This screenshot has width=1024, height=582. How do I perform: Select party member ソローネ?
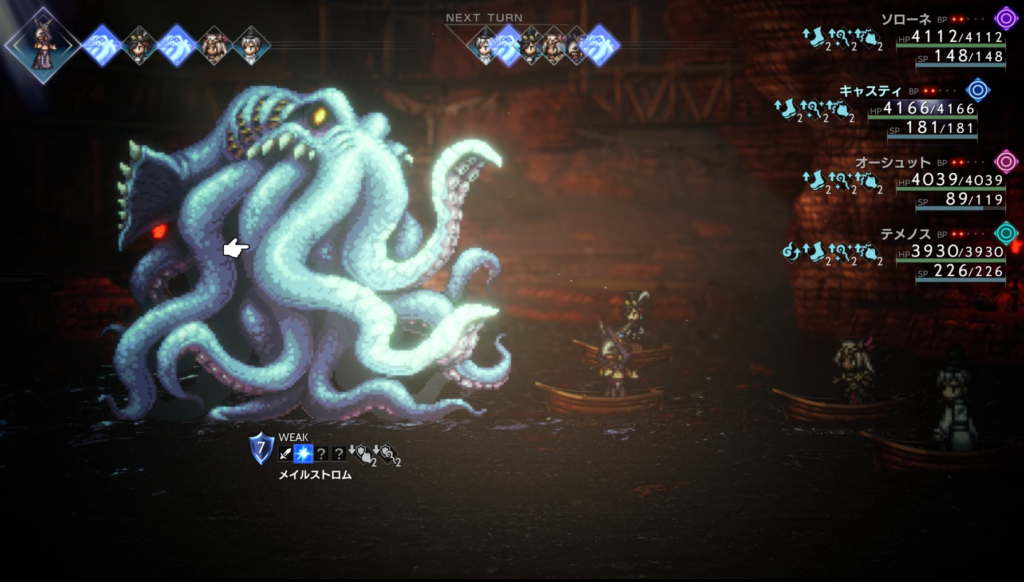coord(907,18)
